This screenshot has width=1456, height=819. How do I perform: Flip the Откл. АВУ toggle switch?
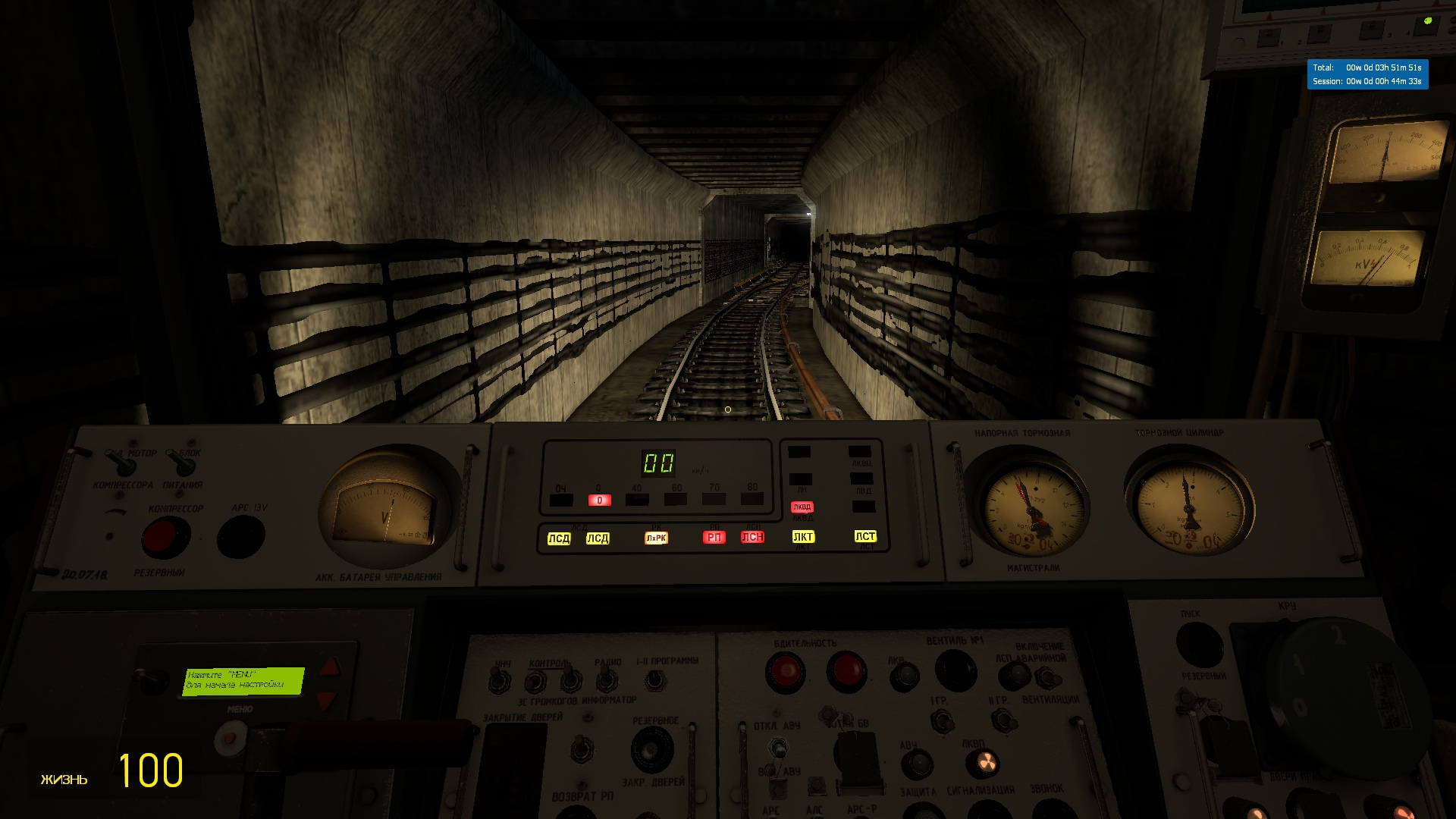pos(777,749)
